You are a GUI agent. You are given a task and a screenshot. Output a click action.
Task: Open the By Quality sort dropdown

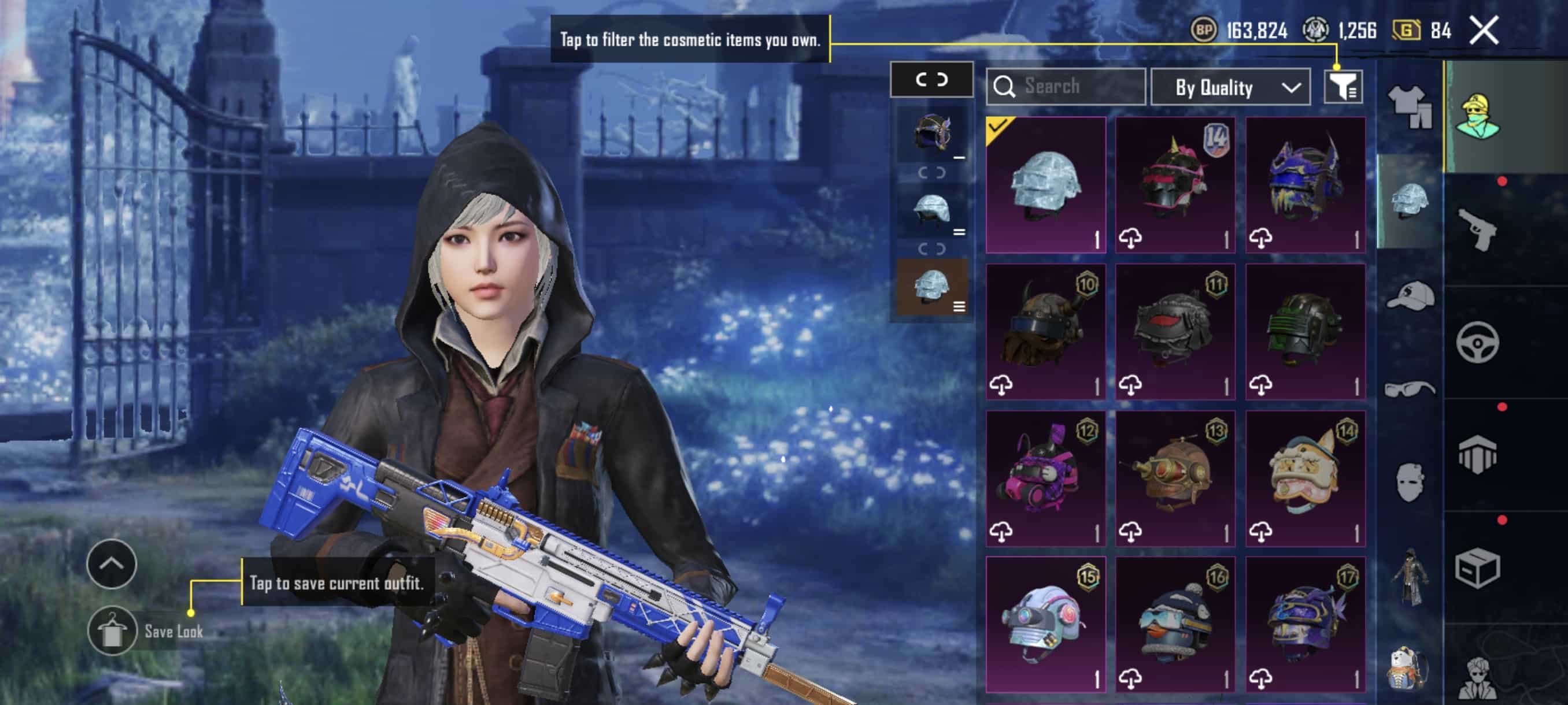pyautogui.click(x=1230, y=88)
